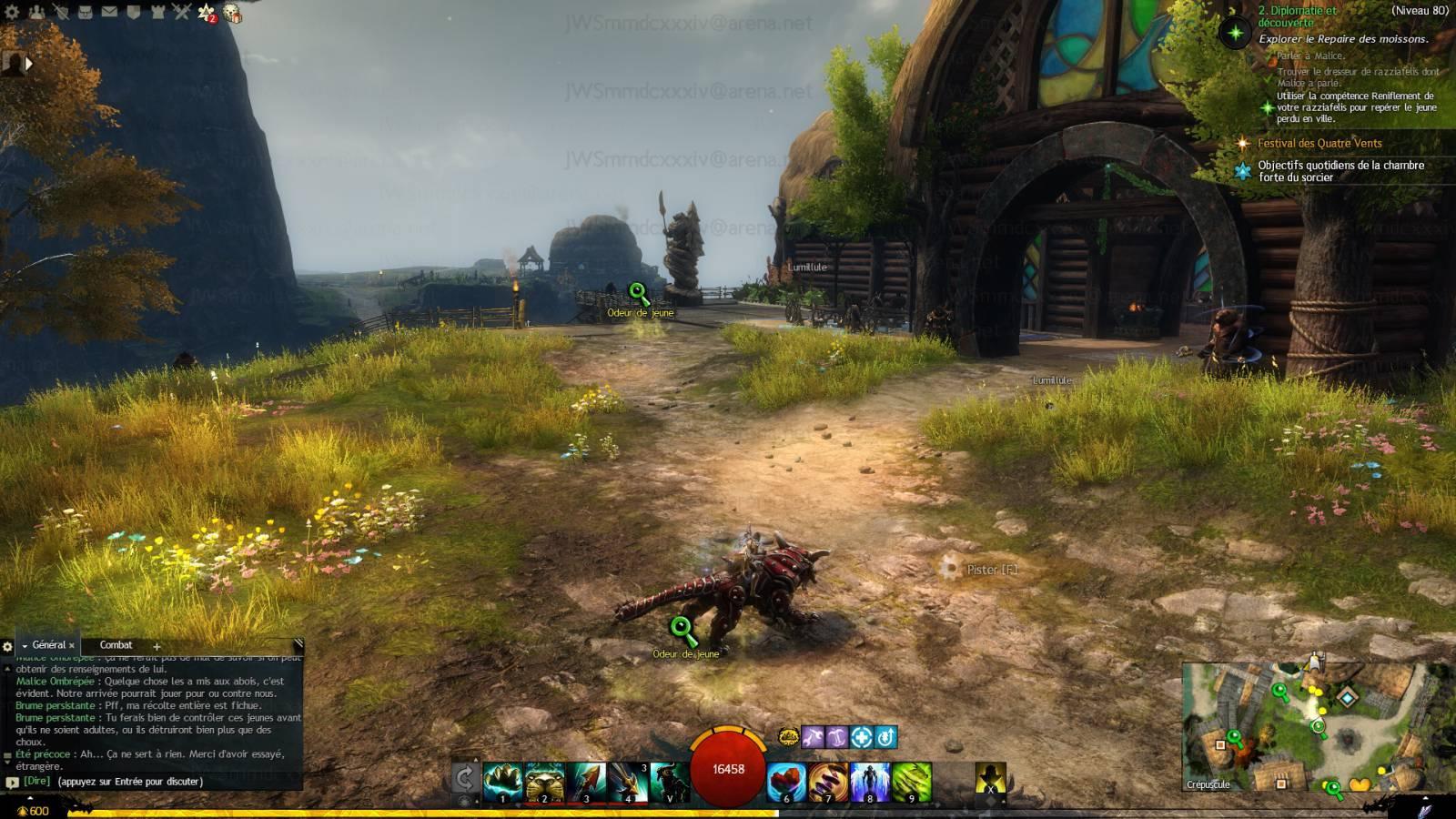Open the mail envelope icon
1456x819 pixels.
(109, 12)
